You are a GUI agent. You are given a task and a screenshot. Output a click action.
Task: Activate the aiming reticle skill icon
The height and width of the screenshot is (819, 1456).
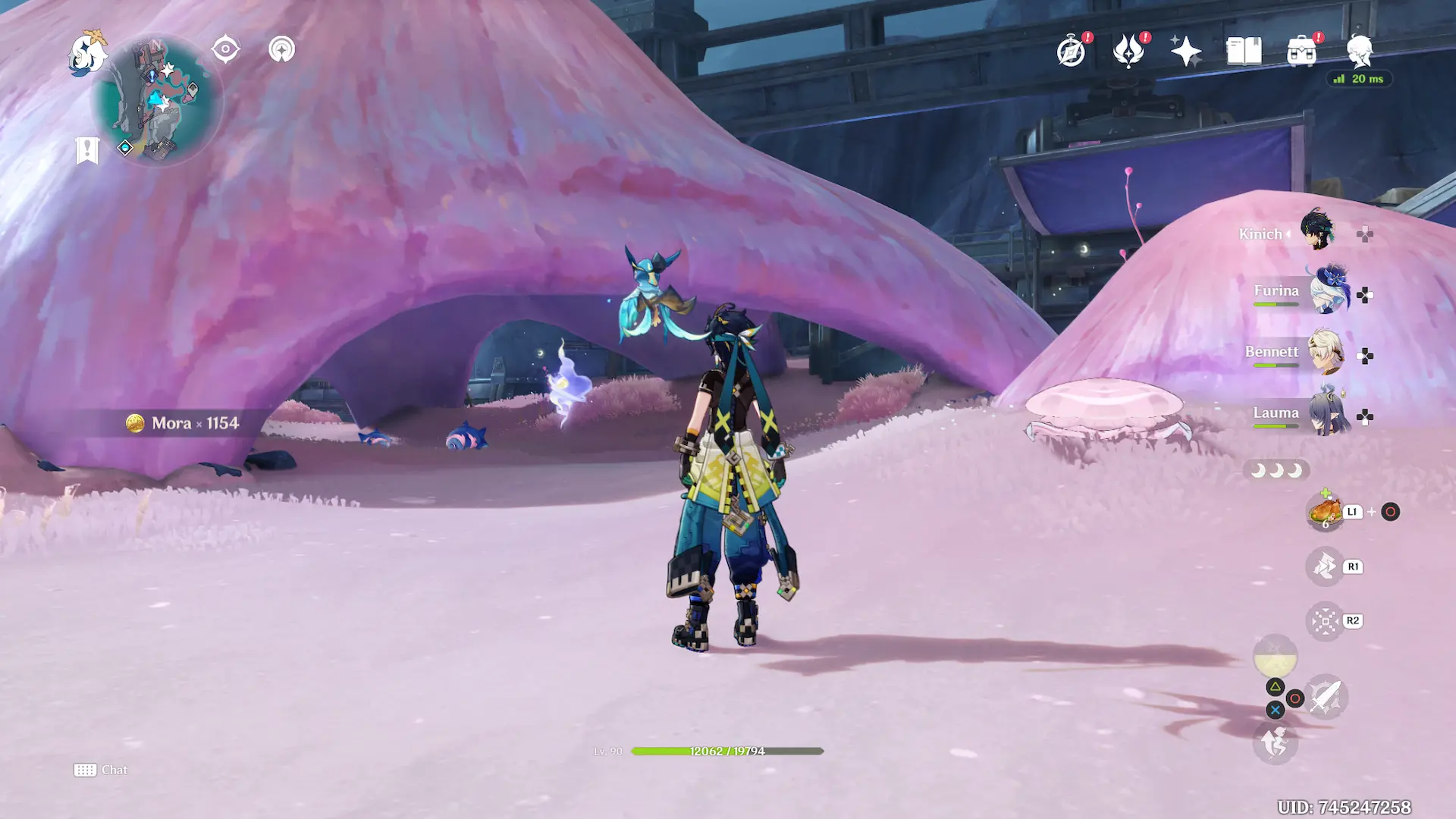tap(1325, 621)
